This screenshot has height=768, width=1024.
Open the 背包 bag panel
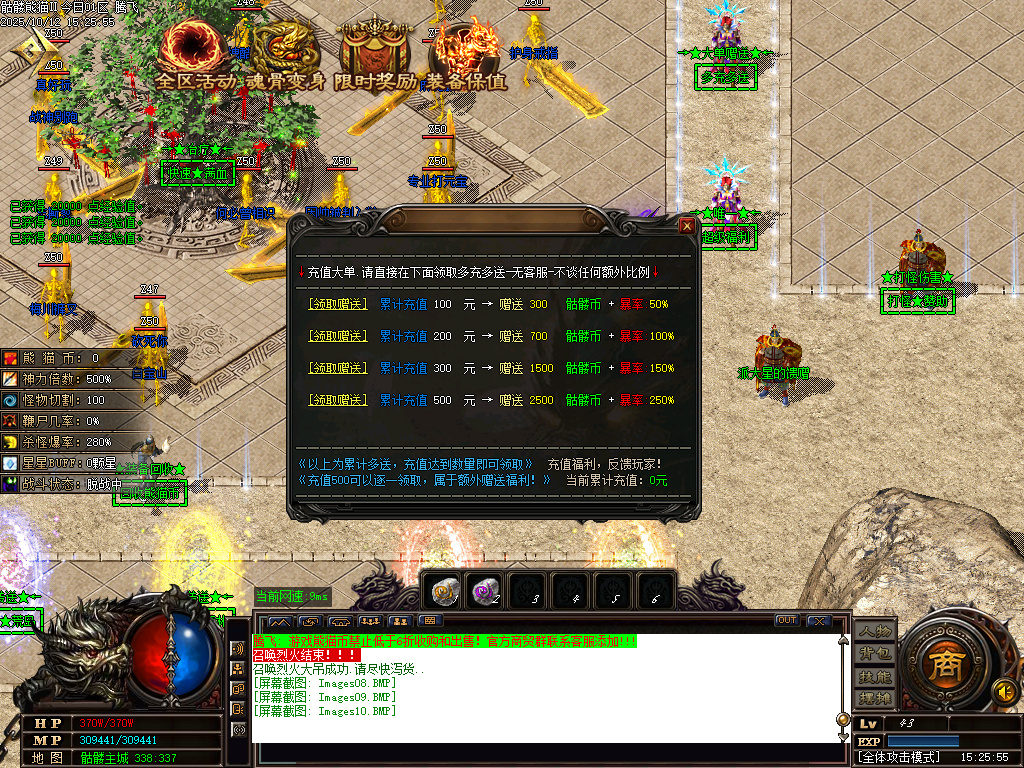coord(874,655)
